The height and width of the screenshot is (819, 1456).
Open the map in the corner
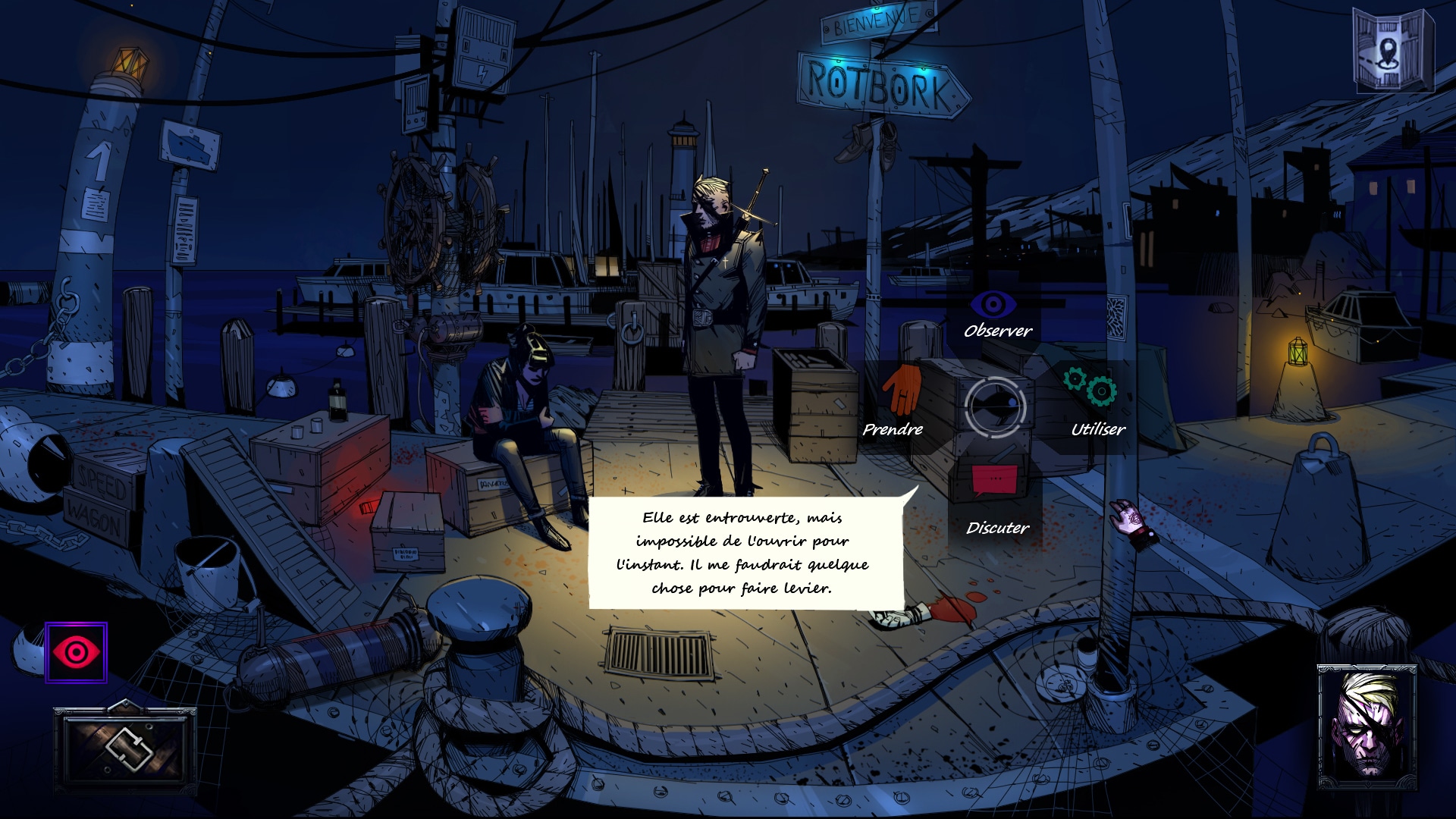1392,50
